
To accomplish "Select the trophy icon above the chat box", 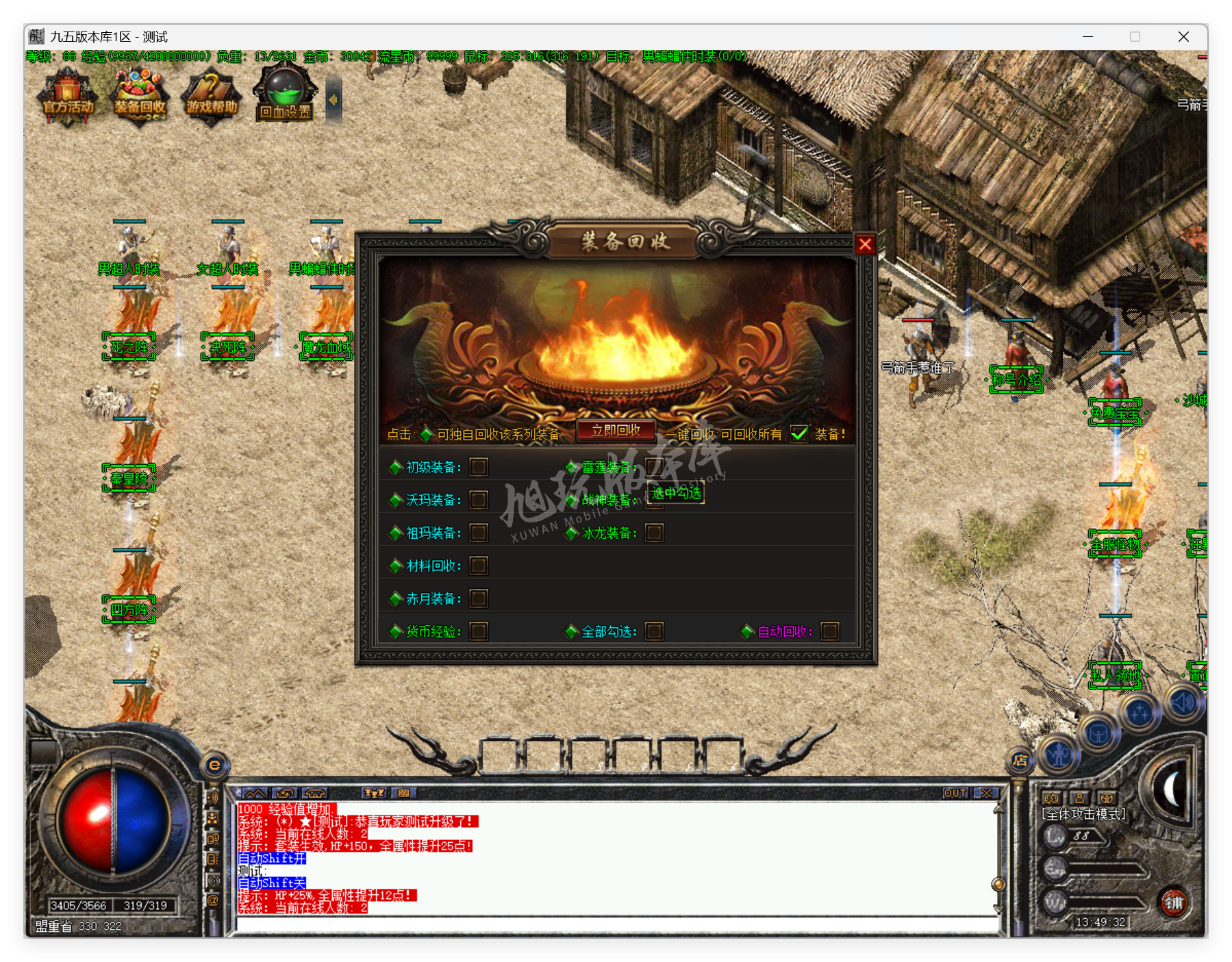I will pos(373,793).
